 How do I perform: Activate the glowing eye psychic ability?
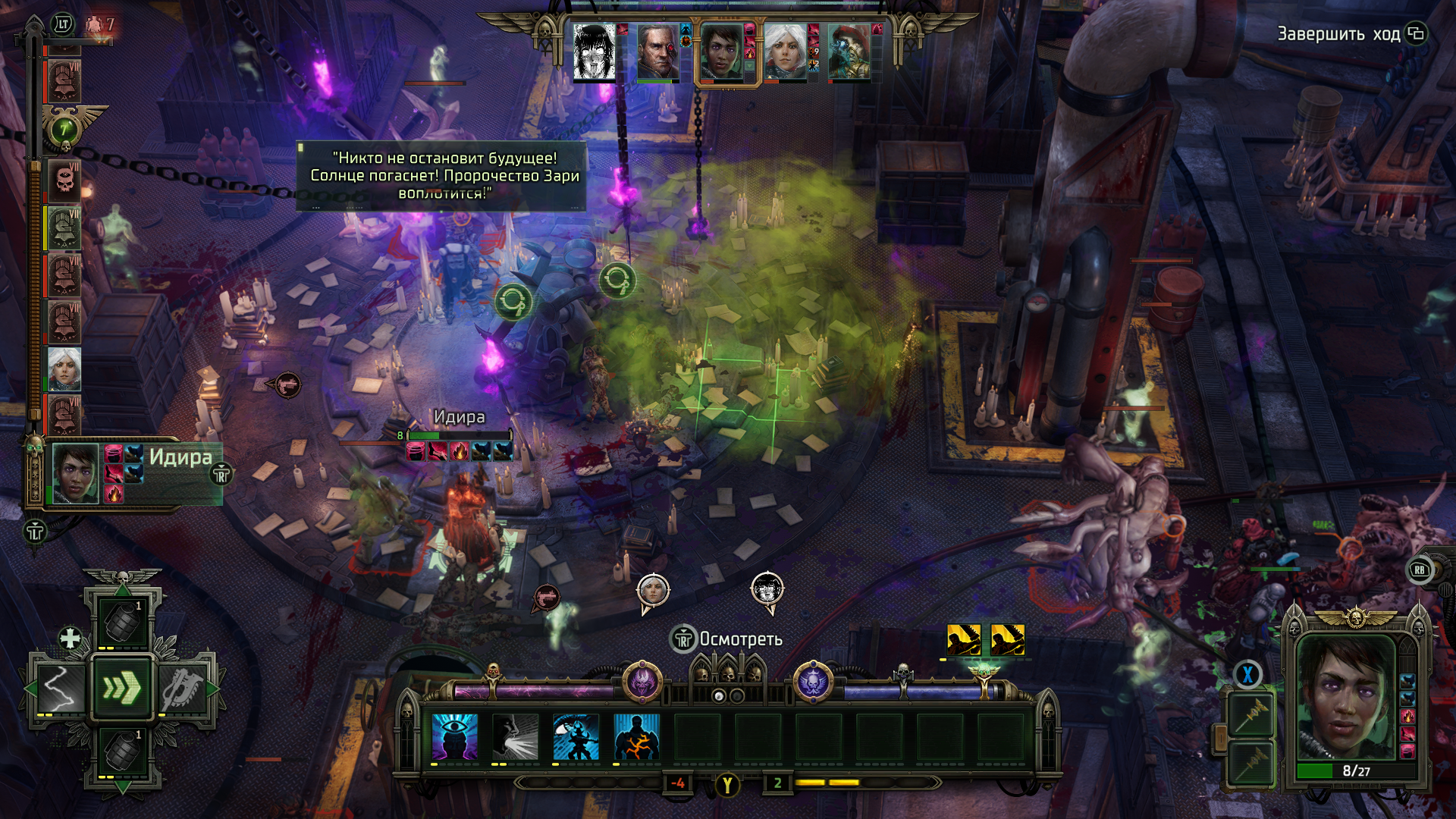tap(455, 736)
